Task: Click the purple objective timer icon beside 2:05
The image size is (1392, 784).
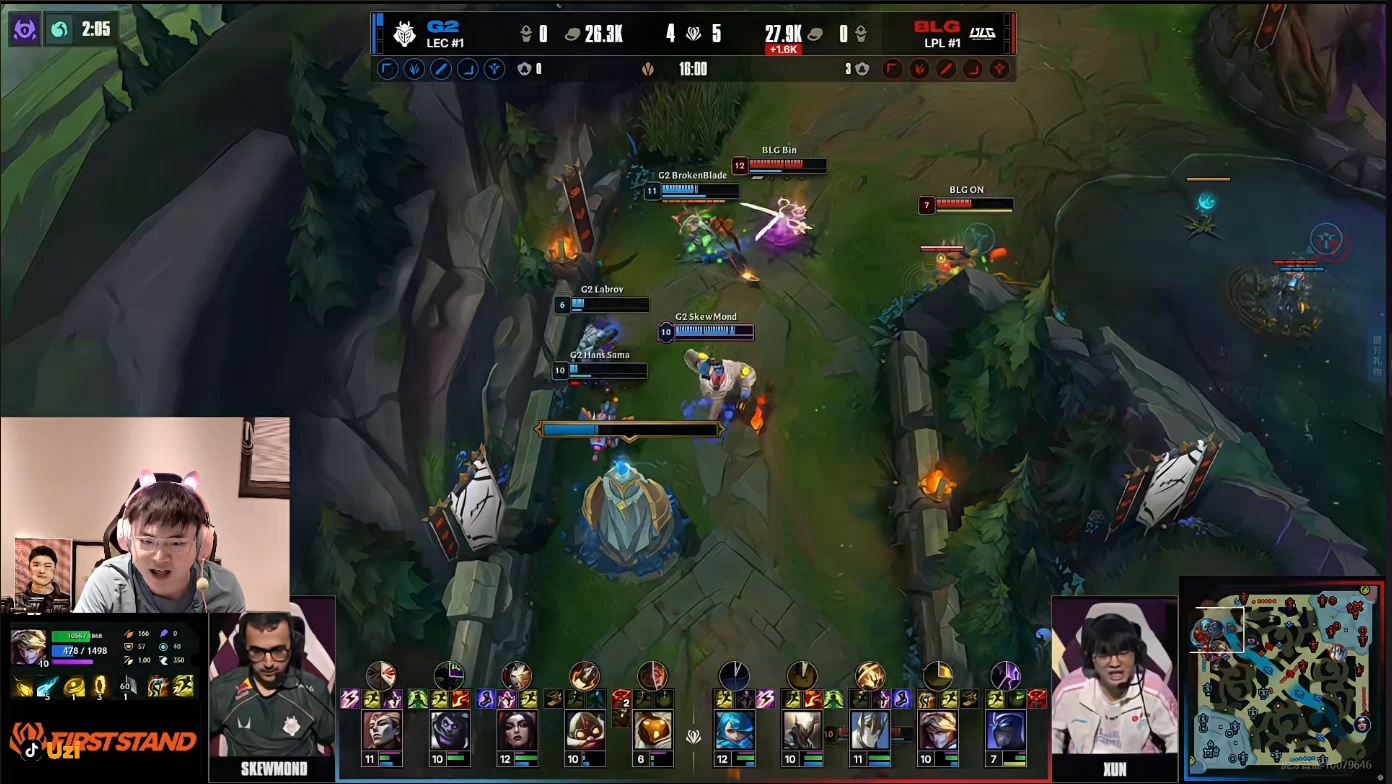Action: coord(25,30)
